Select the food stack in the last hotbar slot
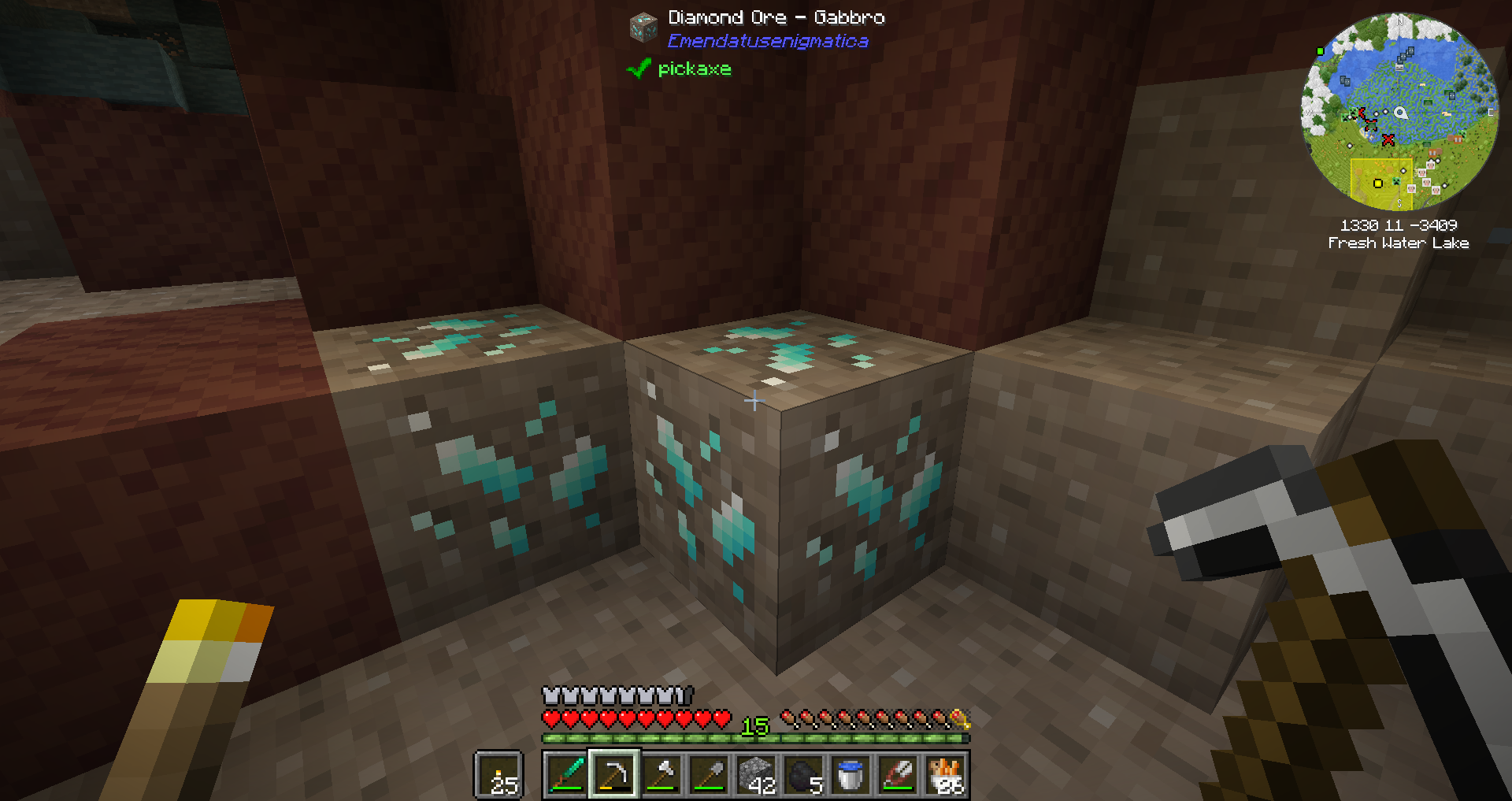This screenshot has height=801, width=1512. click(945, 775)
